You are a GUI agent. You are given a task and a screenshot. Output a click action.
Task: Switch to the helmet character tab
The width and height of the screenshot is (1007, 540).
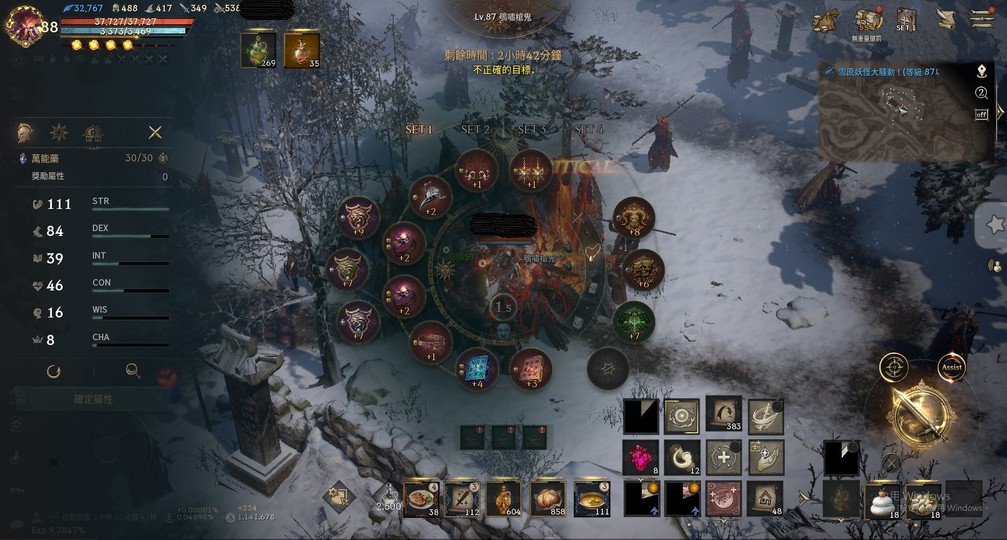click(25, 132)
